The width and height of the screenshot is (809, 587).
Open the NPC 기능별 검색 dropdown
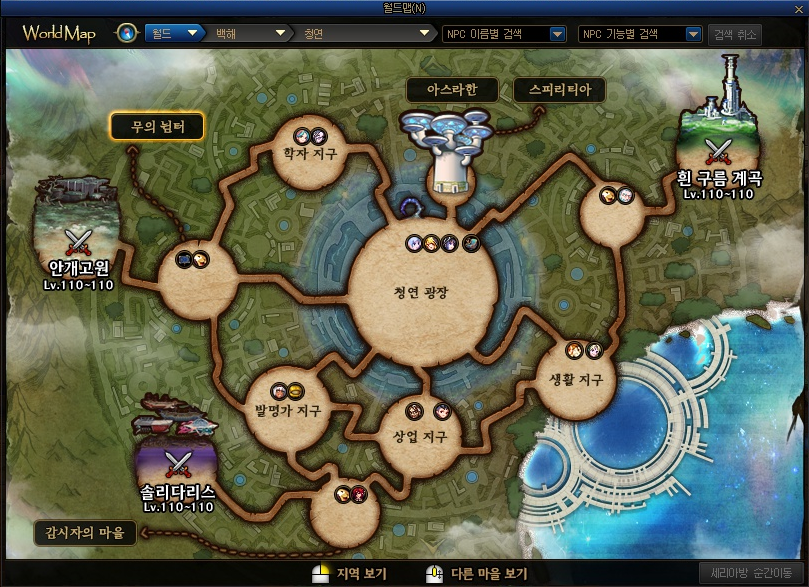click(x=640, y=34)
